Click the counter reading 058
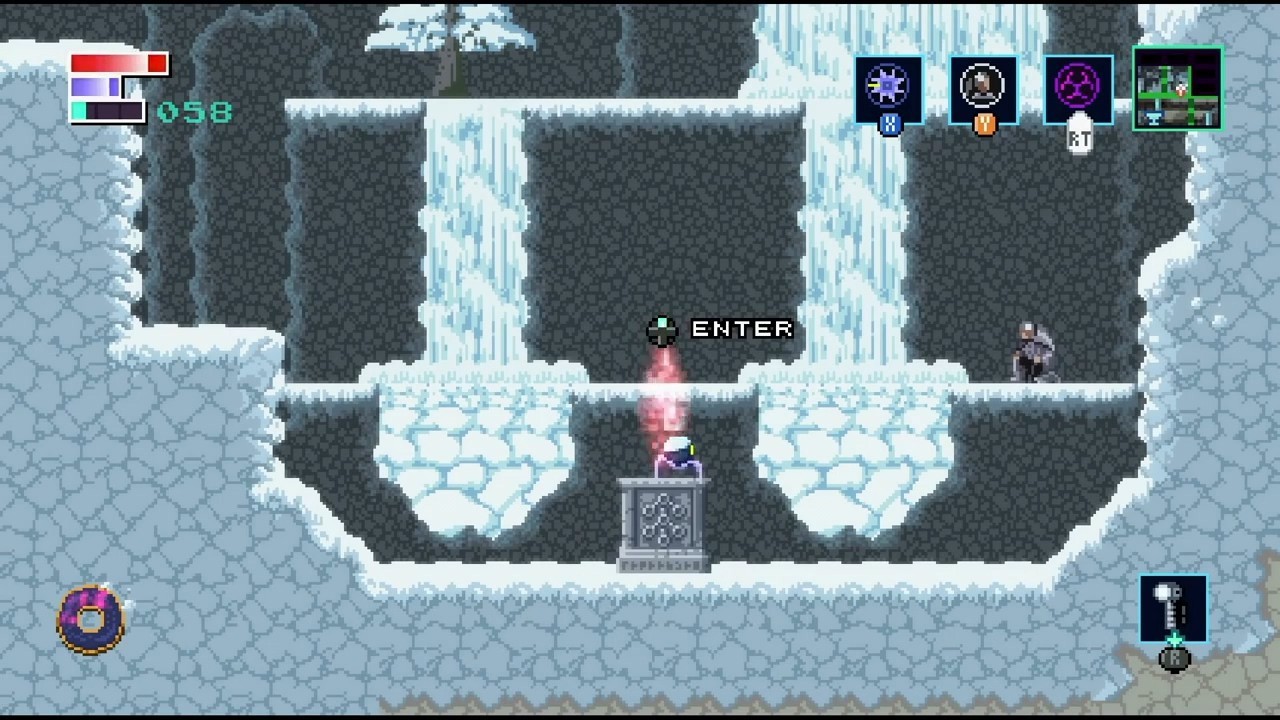 [196, 111]
